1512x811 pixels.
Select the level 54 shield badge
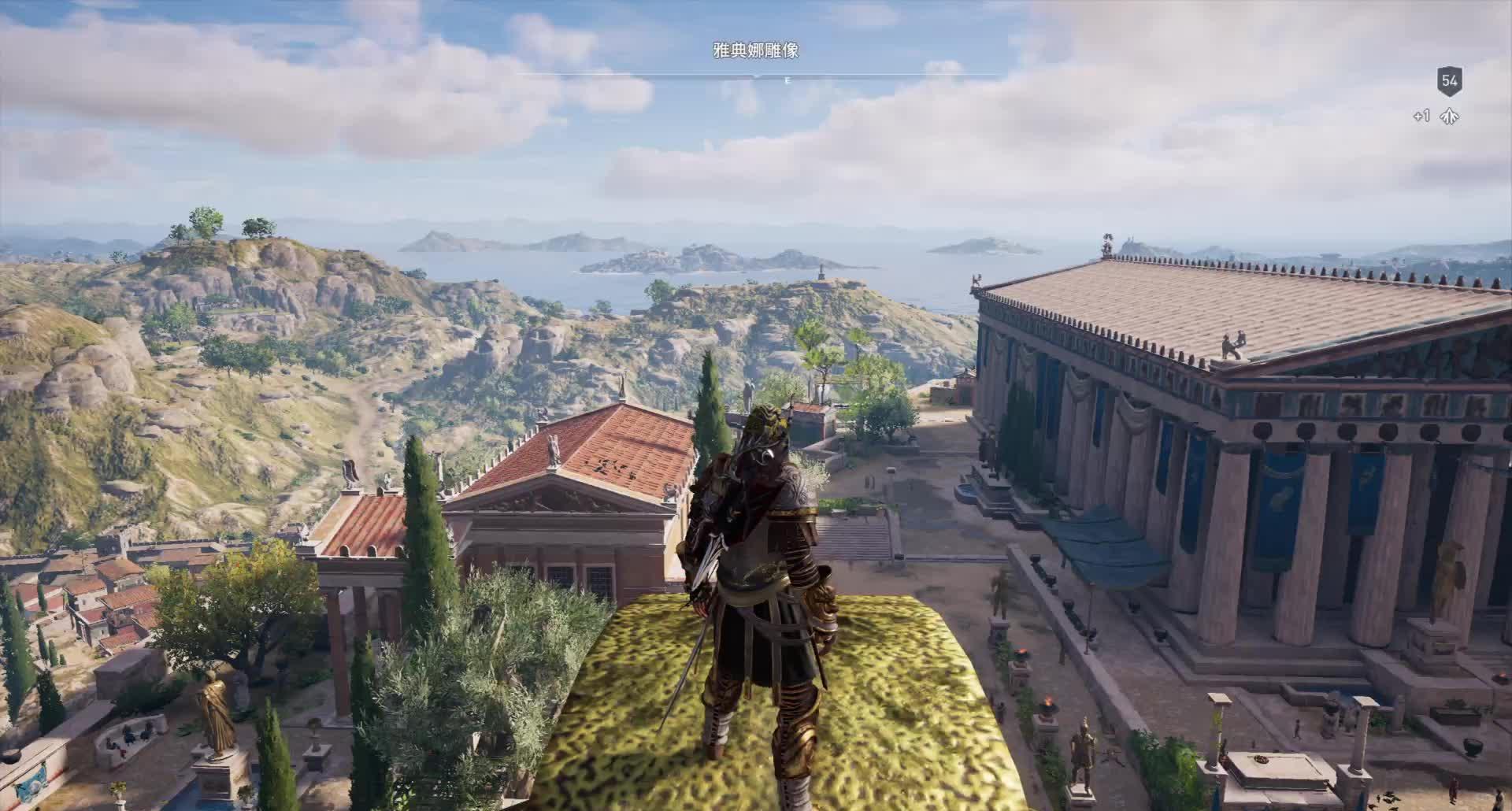pos(1449,80)
